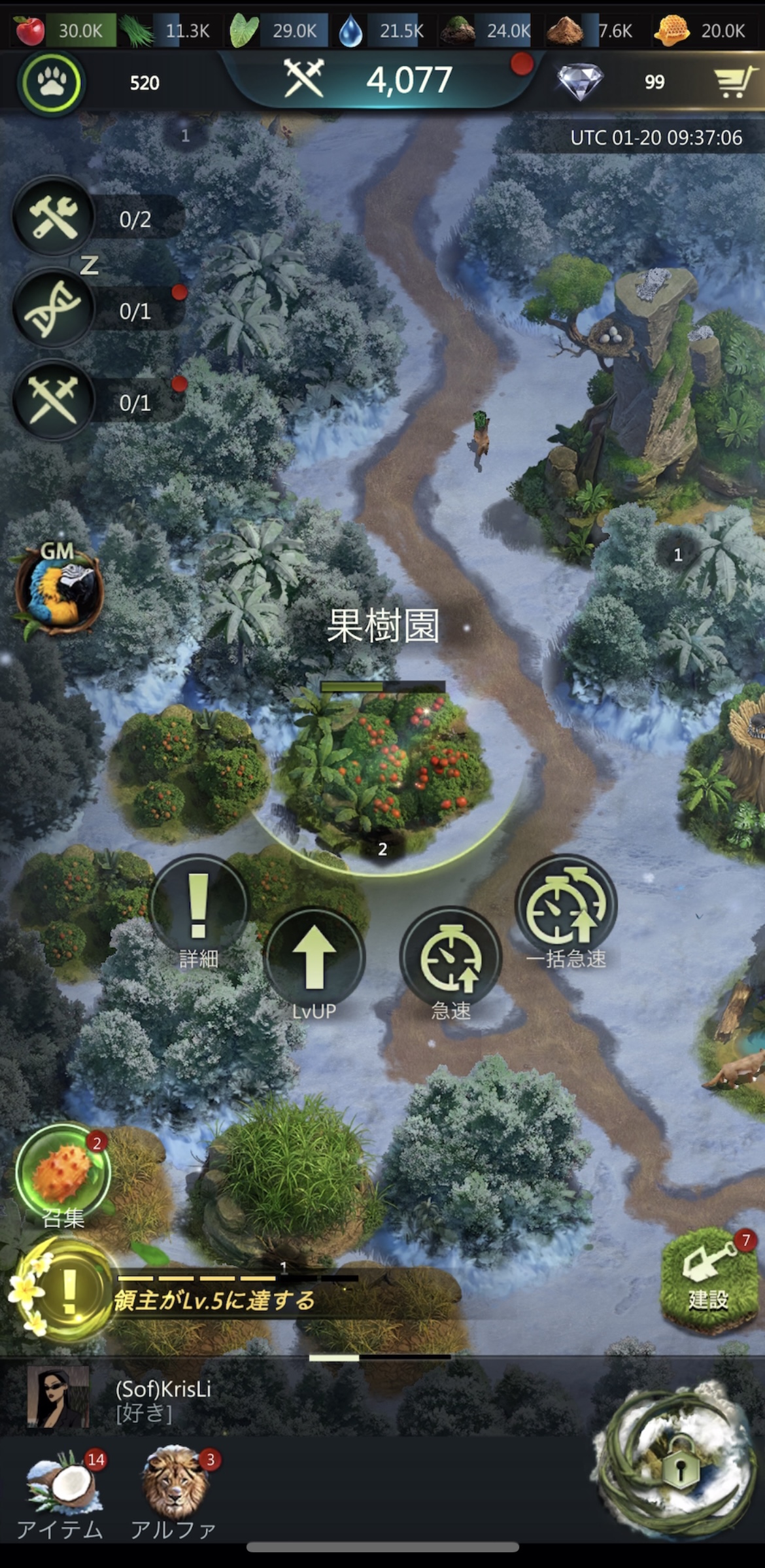Open the crossed swords training queue

point(54,400)
